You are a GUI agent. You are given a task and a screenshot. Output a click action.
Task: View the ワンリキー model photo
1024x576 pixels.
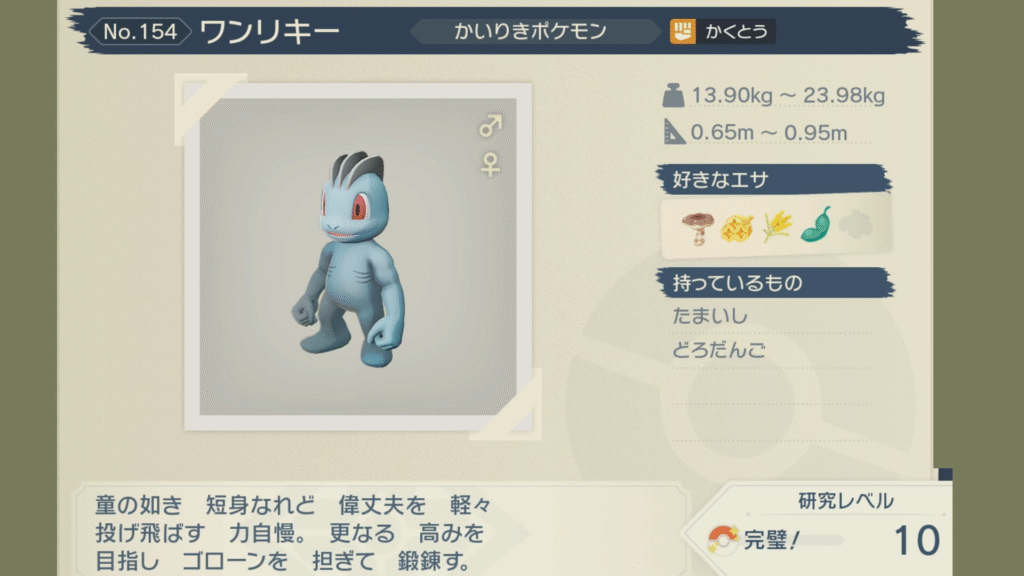358,254
